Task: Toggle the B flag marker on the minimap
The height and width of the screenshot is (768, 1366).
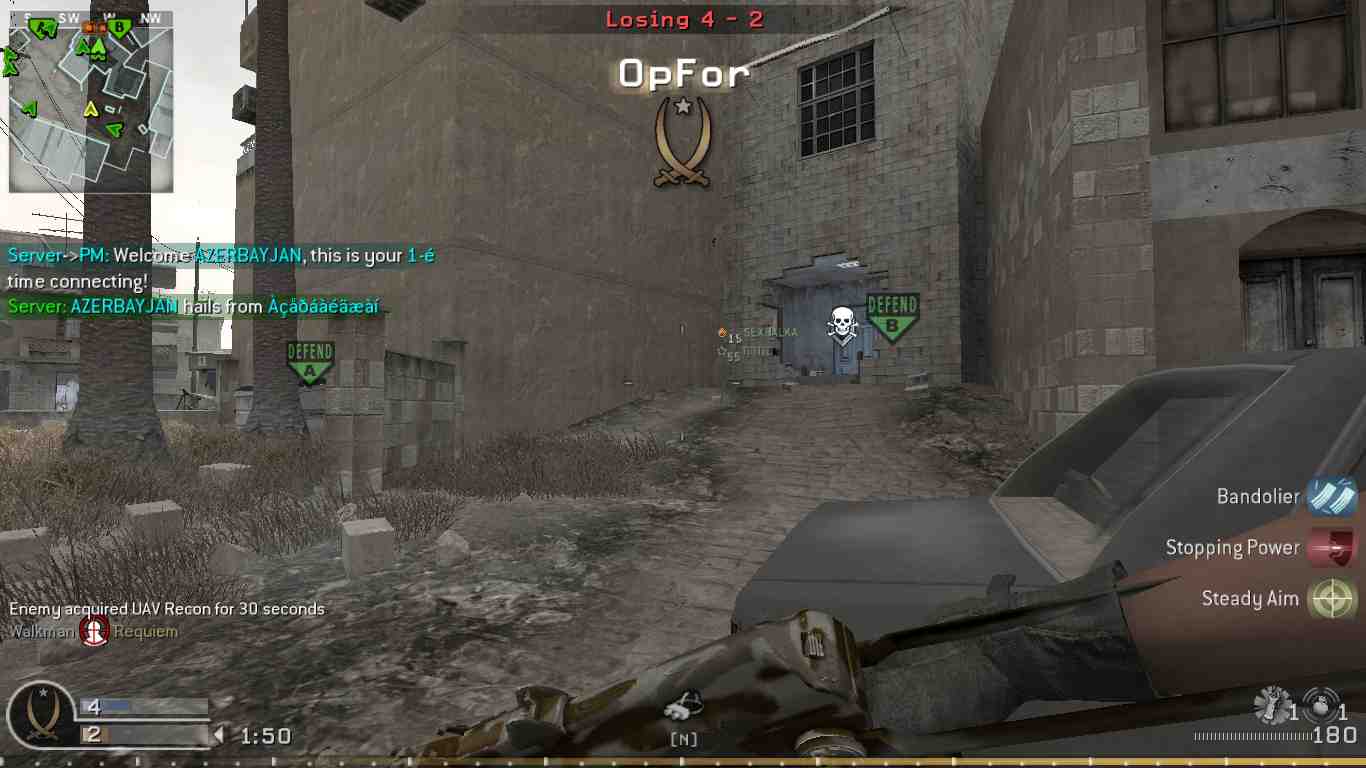Action: click(x=119, y=28)
